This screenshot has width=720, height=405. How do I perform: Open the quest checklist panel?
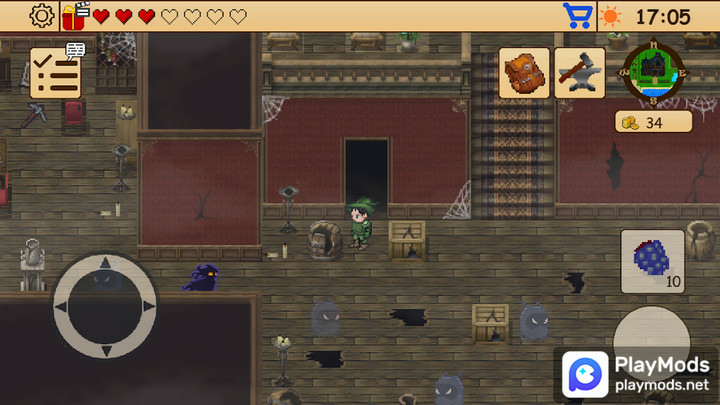pyautogui.click(x=56, y=73)
